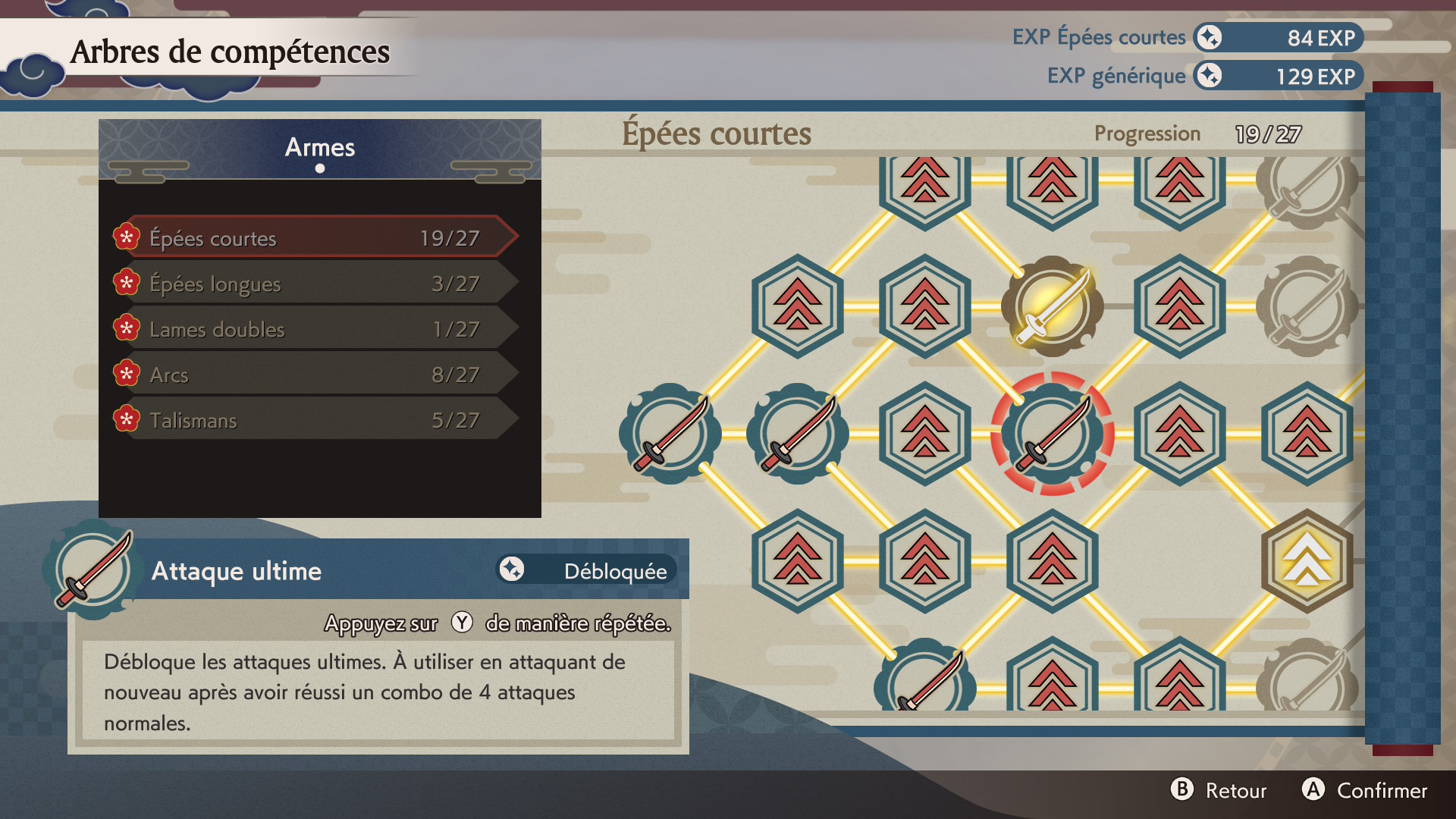Select the Épées courtes weapon row
The height and width of the screenshot is (819, 1456).
coord(315,238)
